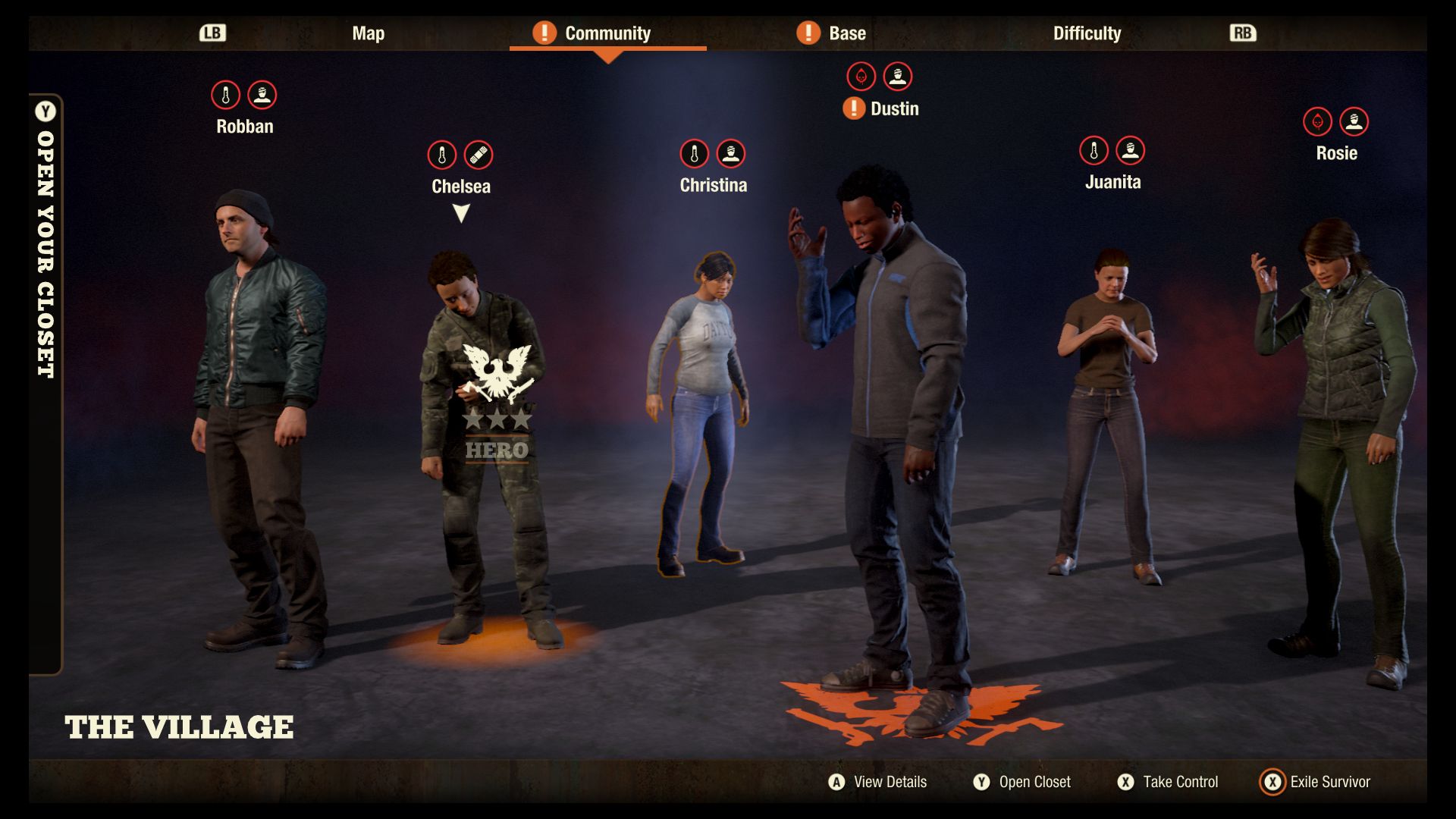
Task: Click the selection arrow below Chelsea's name
Action: click(460, 212)
